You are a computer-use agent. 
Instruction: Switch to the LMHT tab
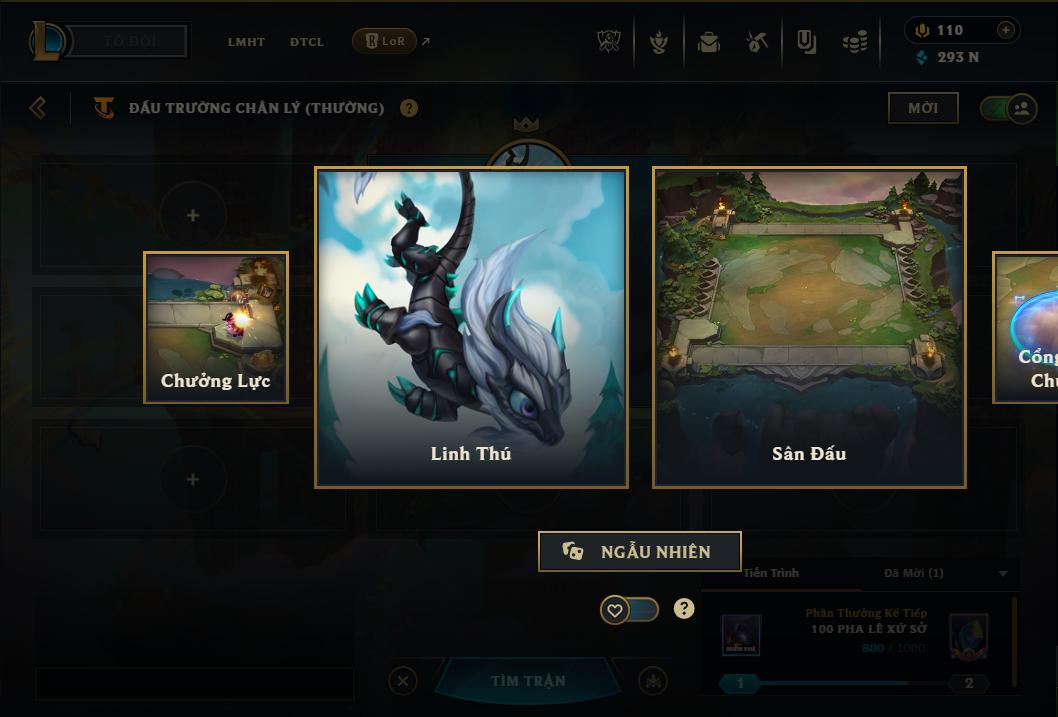(x=246, y=42)
